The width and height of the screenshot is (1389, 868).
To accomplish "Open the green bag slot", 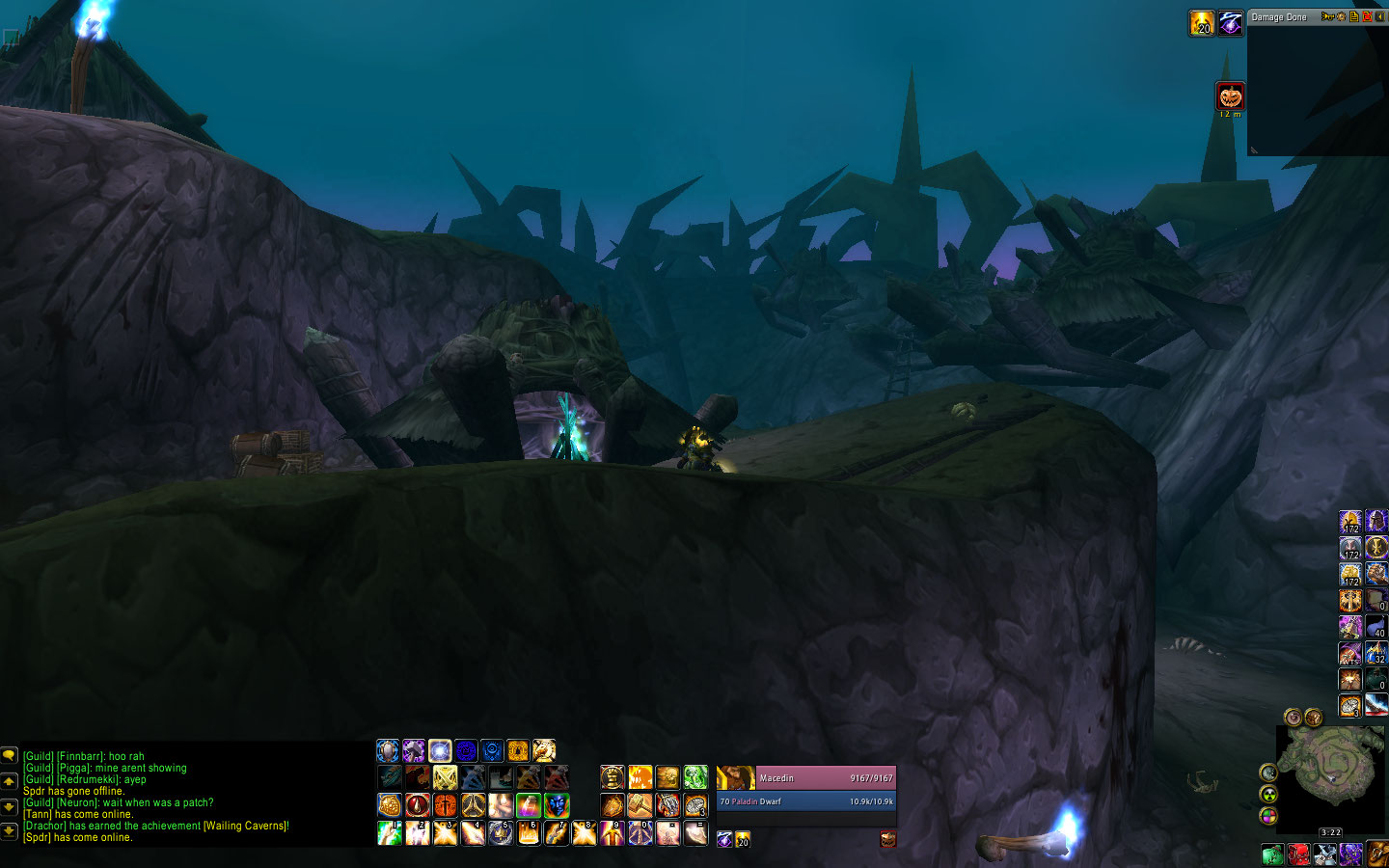I will point(1272,854).
